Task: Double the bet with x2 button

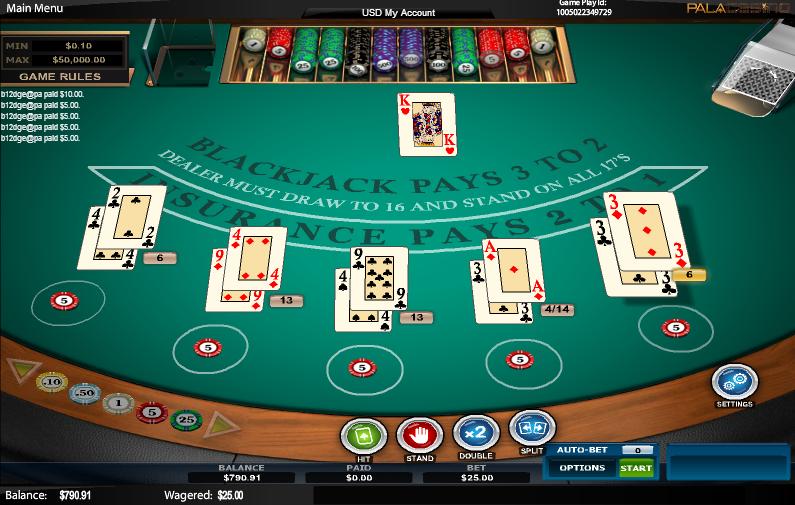Action: point(475,434)
